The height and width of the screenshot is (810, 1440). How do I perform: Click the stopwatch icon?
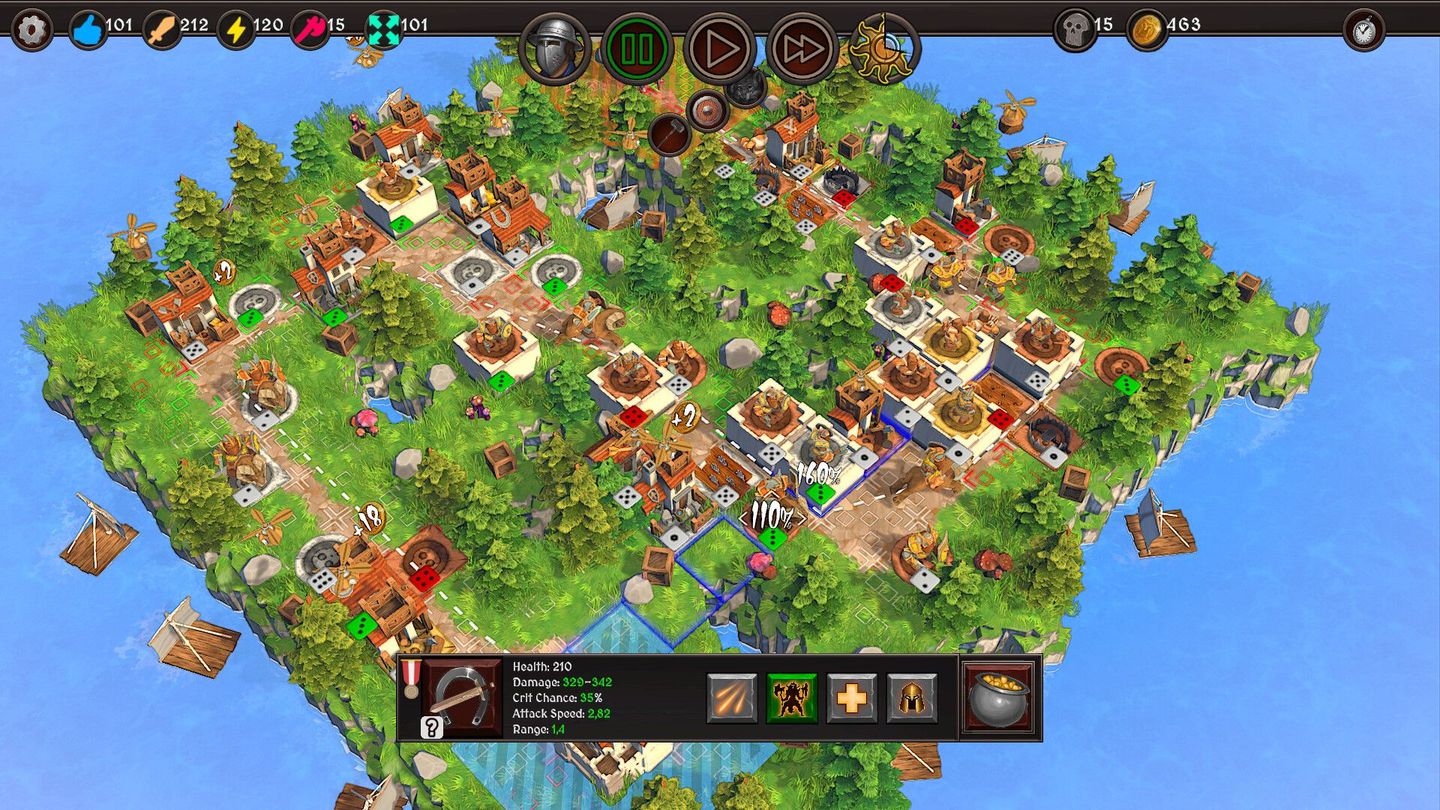[1363, 29]
